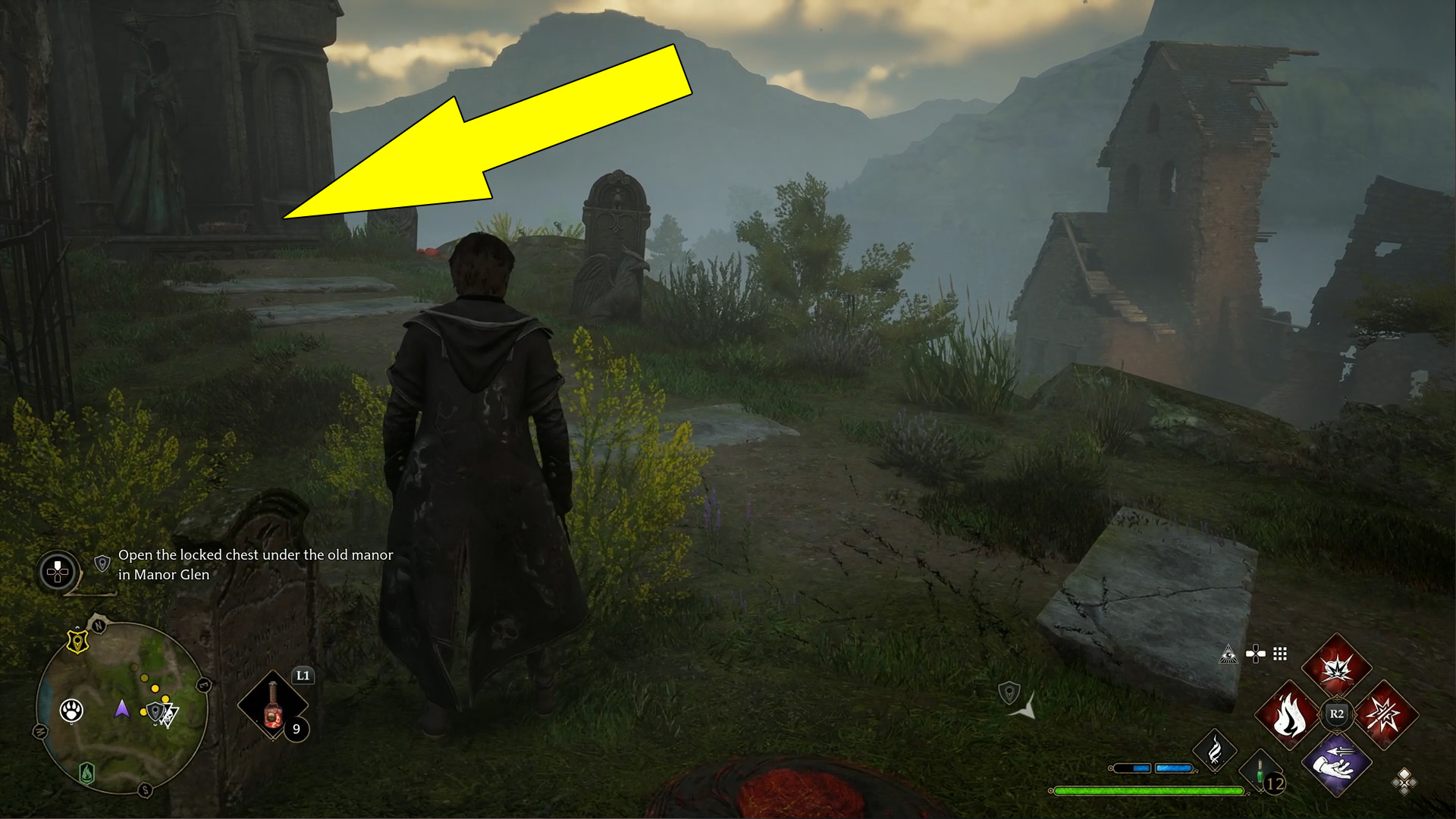
Task: Click the North compass marker on the minimap
Action: pos(99,625)
